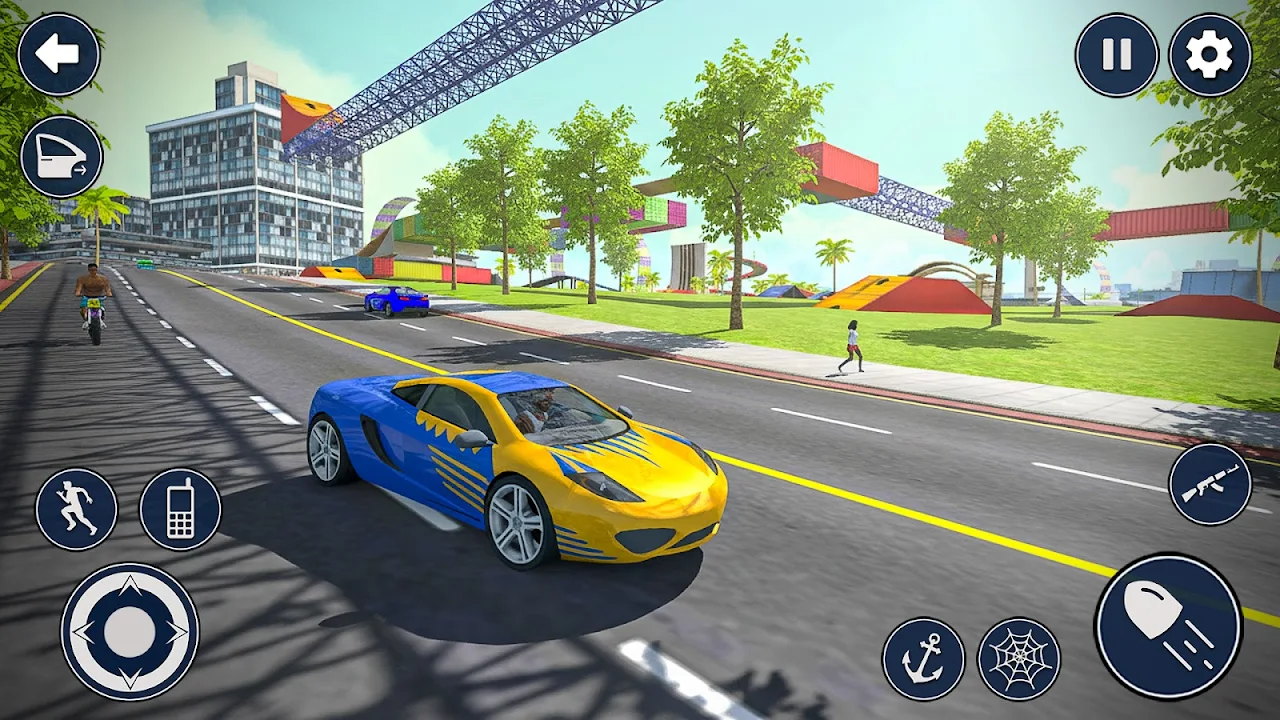Open the gear settings menu

tap(1210, 54)
